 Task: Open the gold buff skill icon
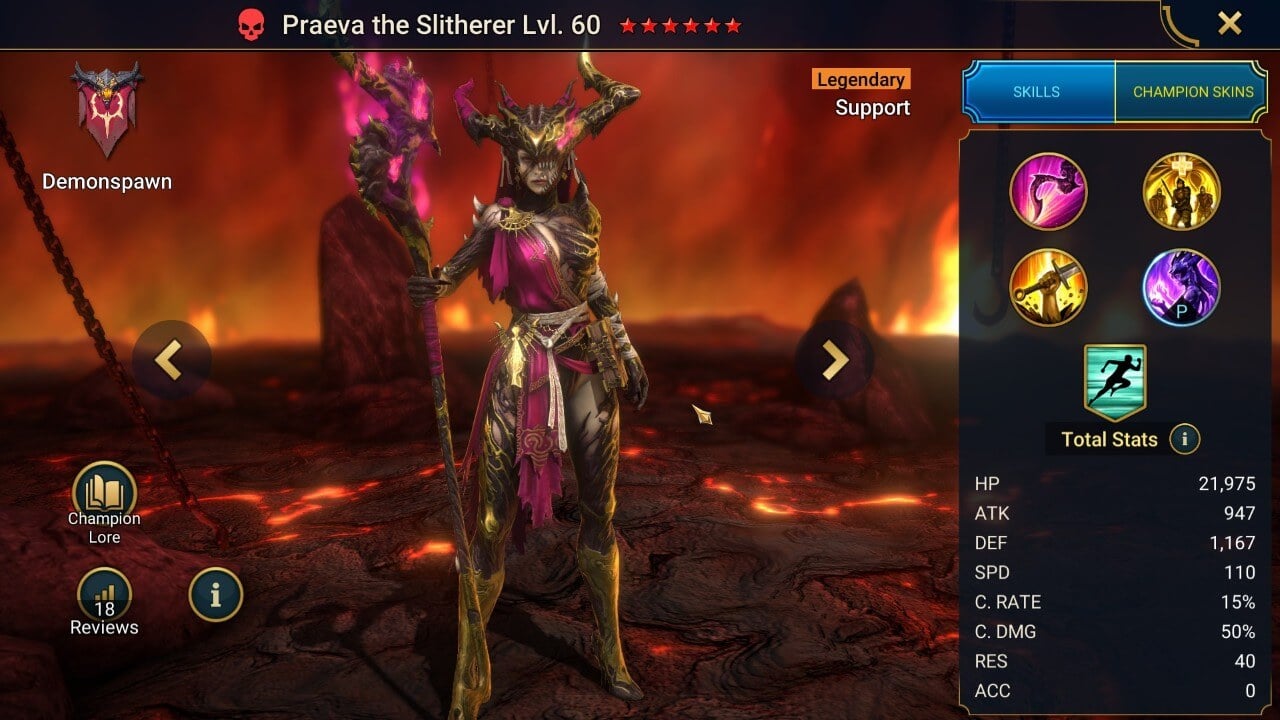1182,191
